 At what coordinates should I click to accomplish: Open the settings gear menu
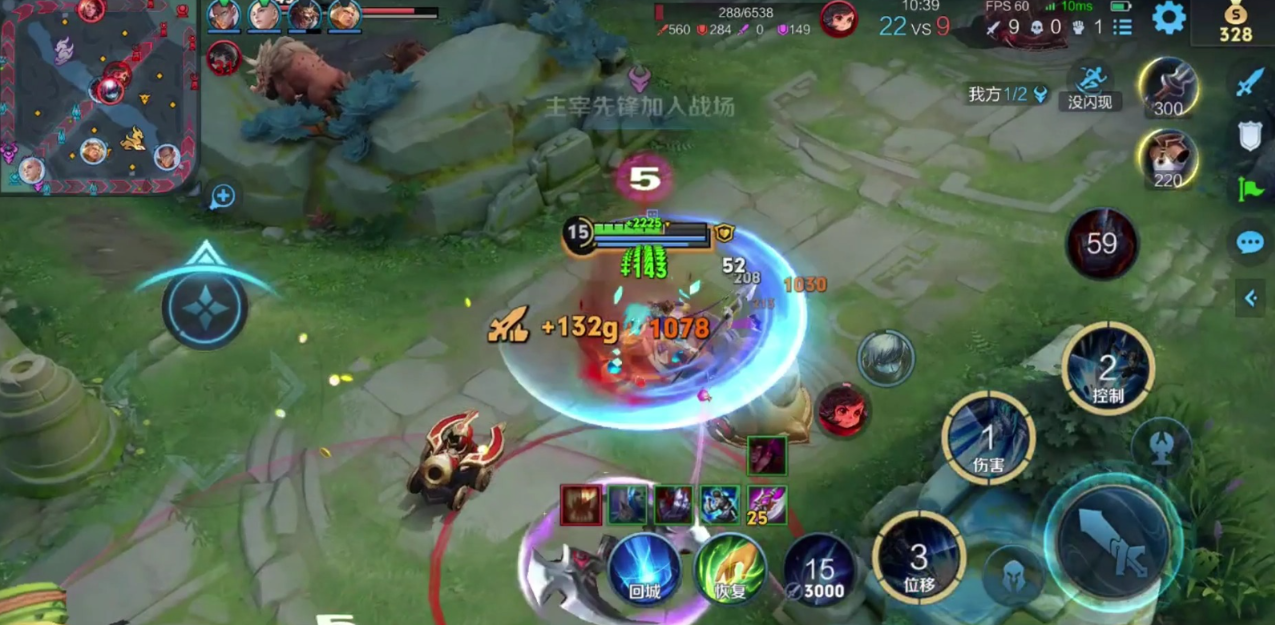[1168, 18]
